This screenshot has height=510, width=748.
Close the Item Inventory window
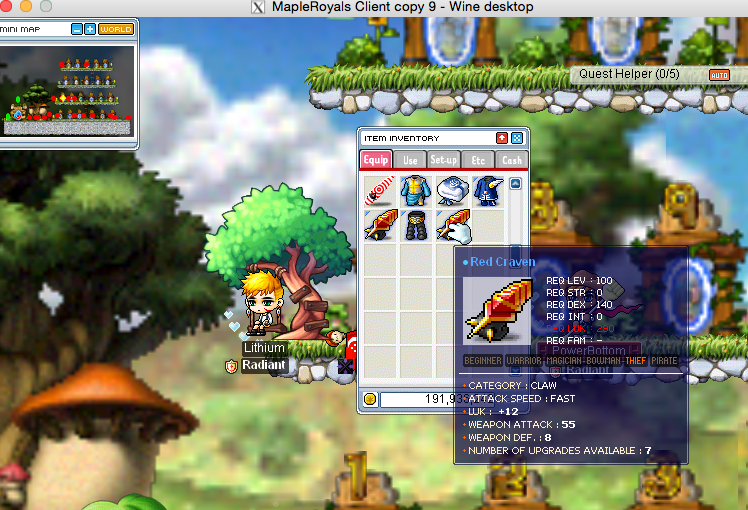pyautogui.click(x=517, y=138)
